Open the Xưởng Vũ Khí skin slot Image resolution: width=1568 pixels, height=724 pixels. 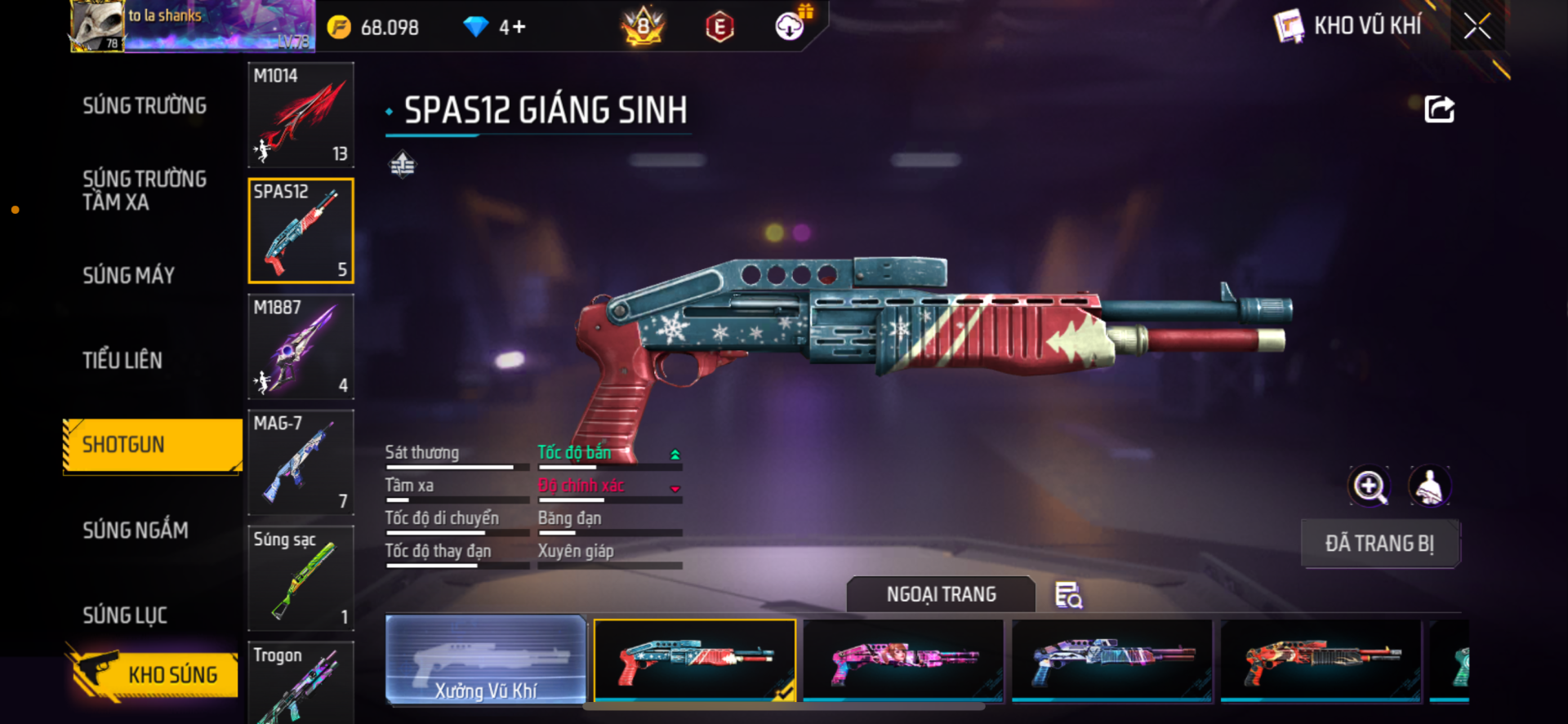pyautogui.click(x=485, y=660)
